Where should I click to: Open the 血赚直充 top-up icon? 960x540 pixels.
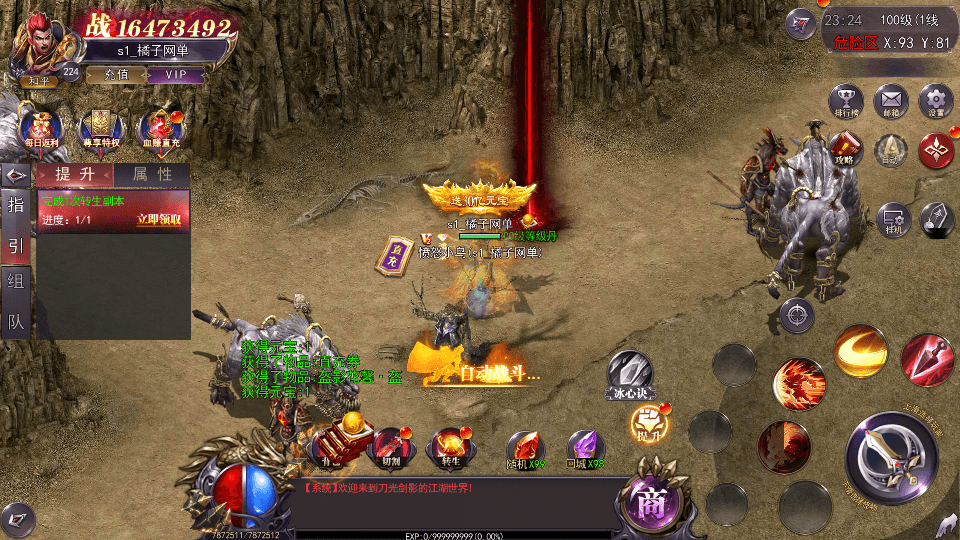[x=160, y=128]
